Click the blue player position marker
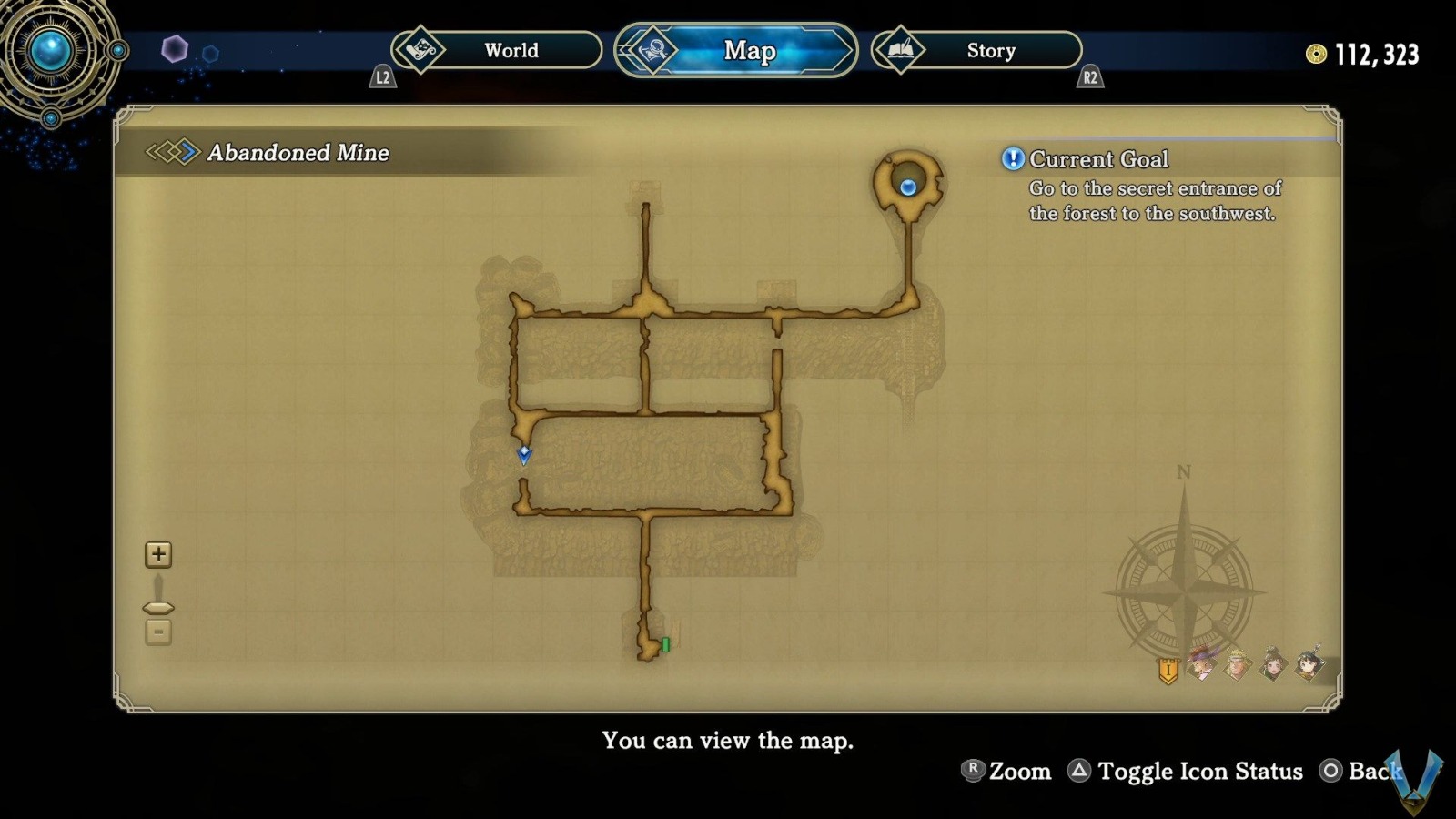1456x819 pixels. tap(524, 457)
